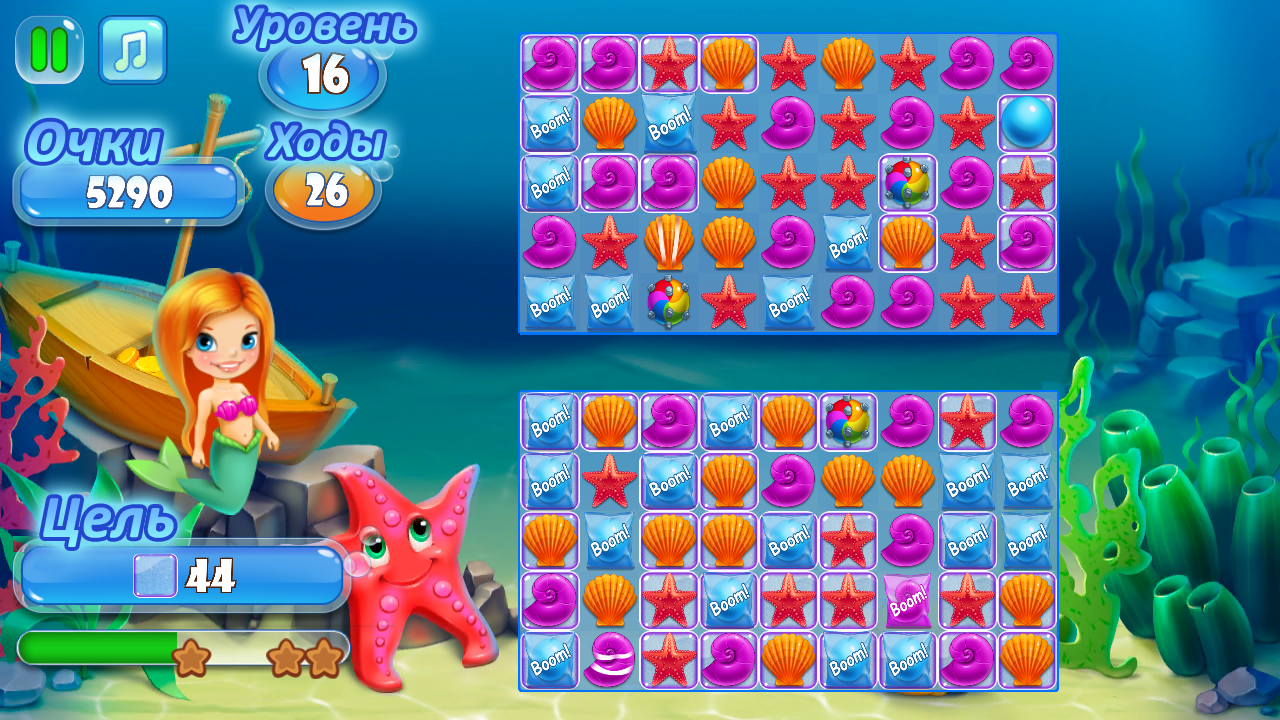Image resolution: width=1280 pixels, height=720 pixels.
Task: Select the large blue pearl tile
Action: pyautogui.click(x=1026, y=123)
